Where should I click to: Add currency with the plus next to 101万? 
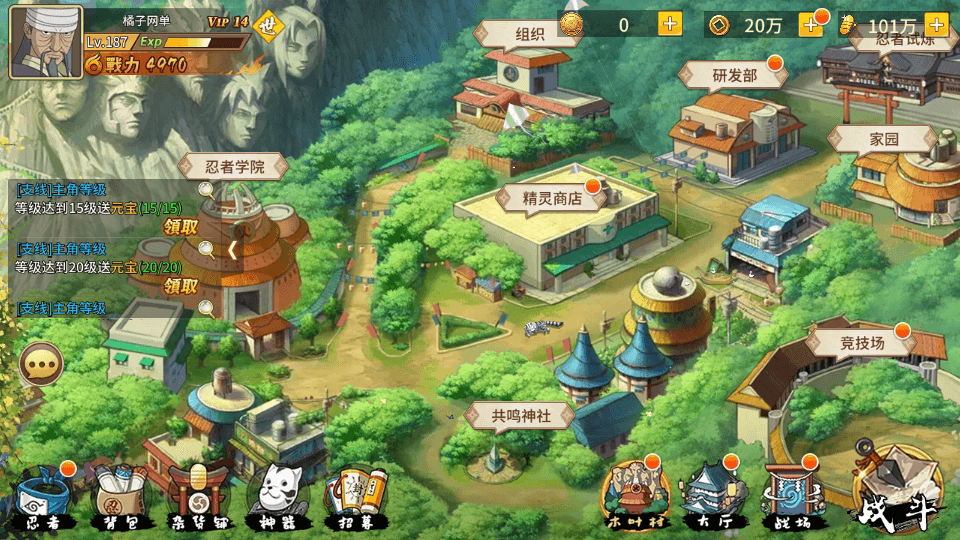pos(936,25)
